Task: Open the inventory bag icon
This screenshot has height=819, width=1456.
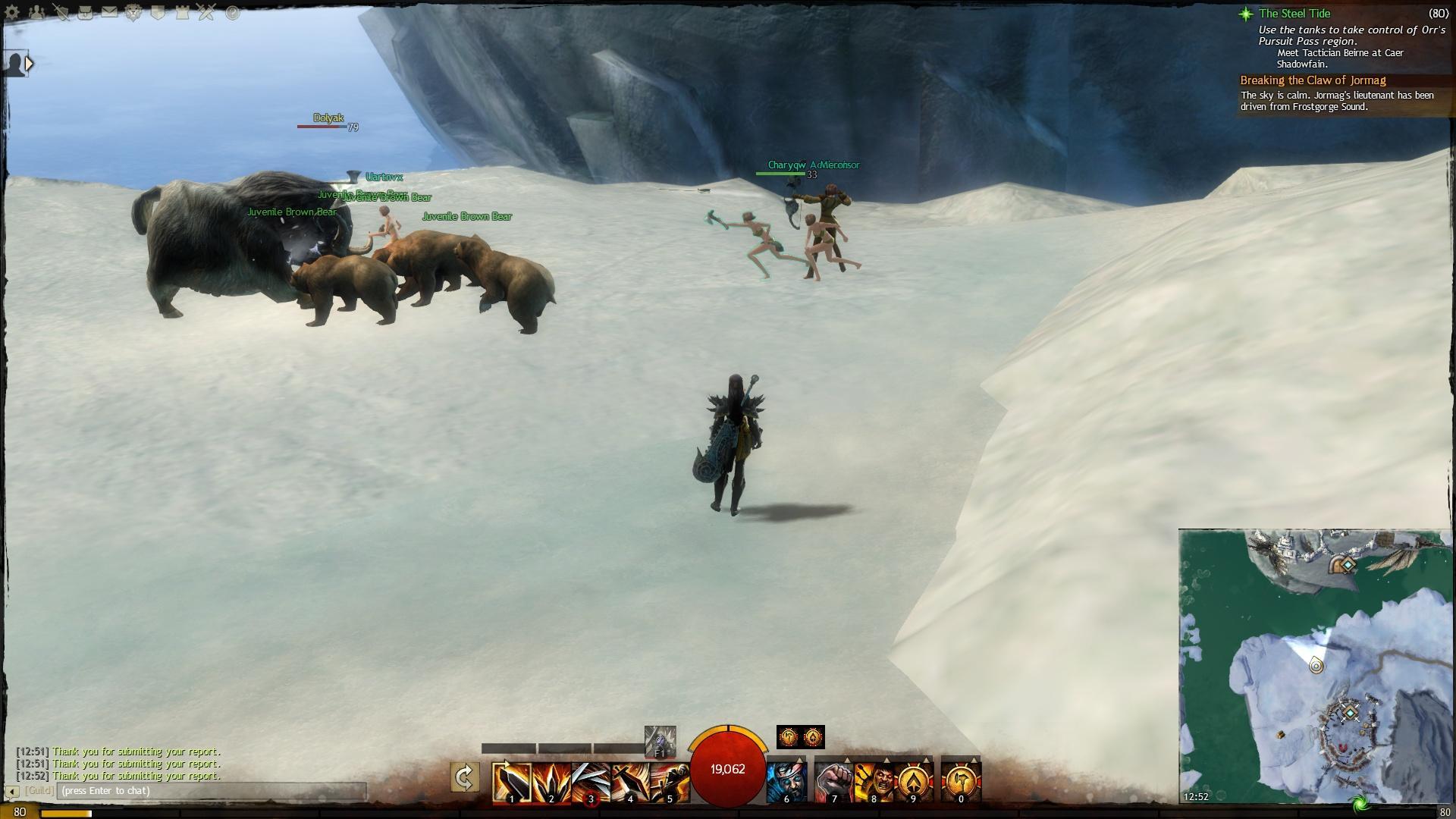Action: pyautogui.click(x=85, y=12)
